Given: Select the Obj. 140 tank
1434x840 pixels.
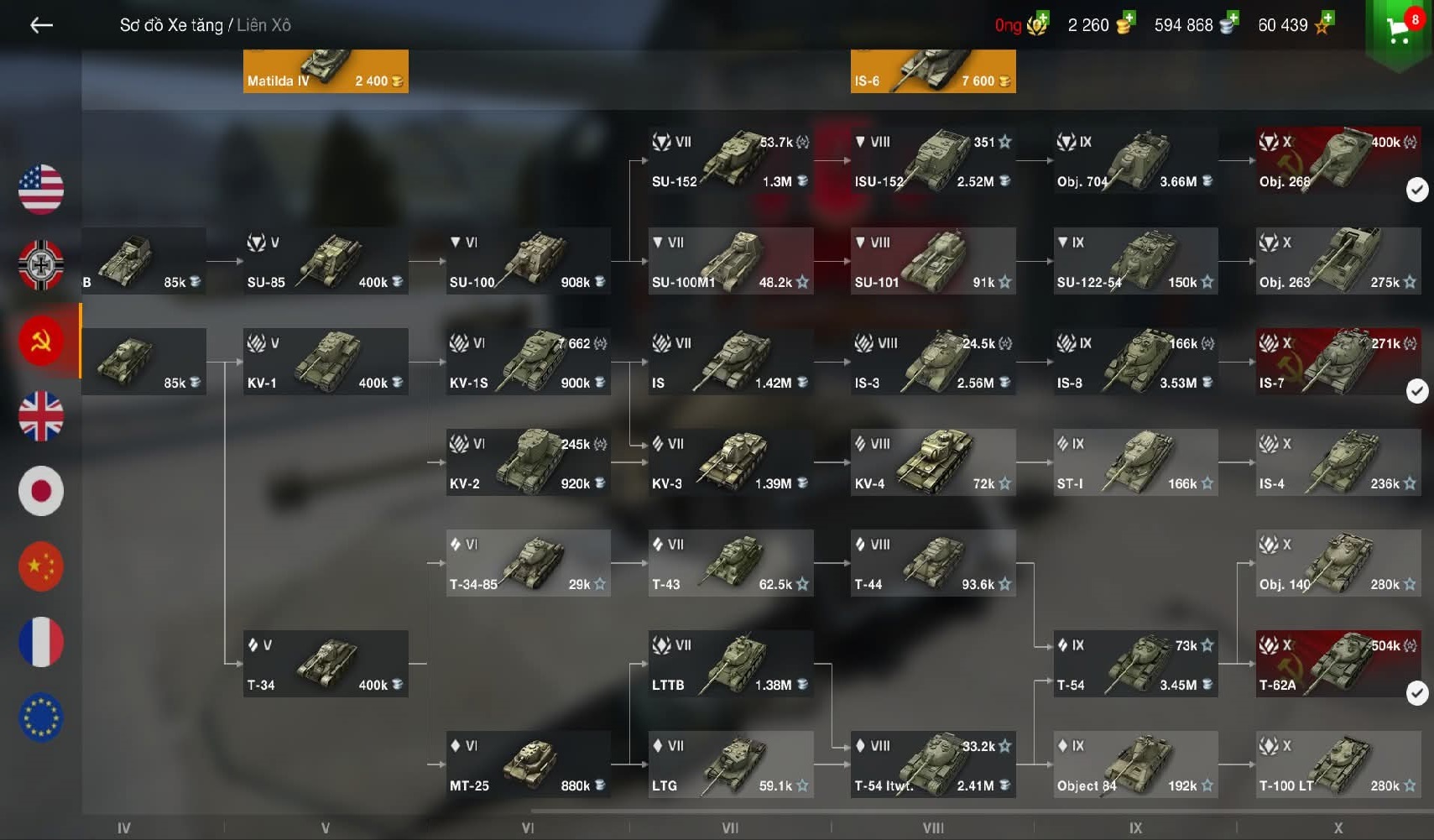Looking at the screenshot, I should (1338, 563).
